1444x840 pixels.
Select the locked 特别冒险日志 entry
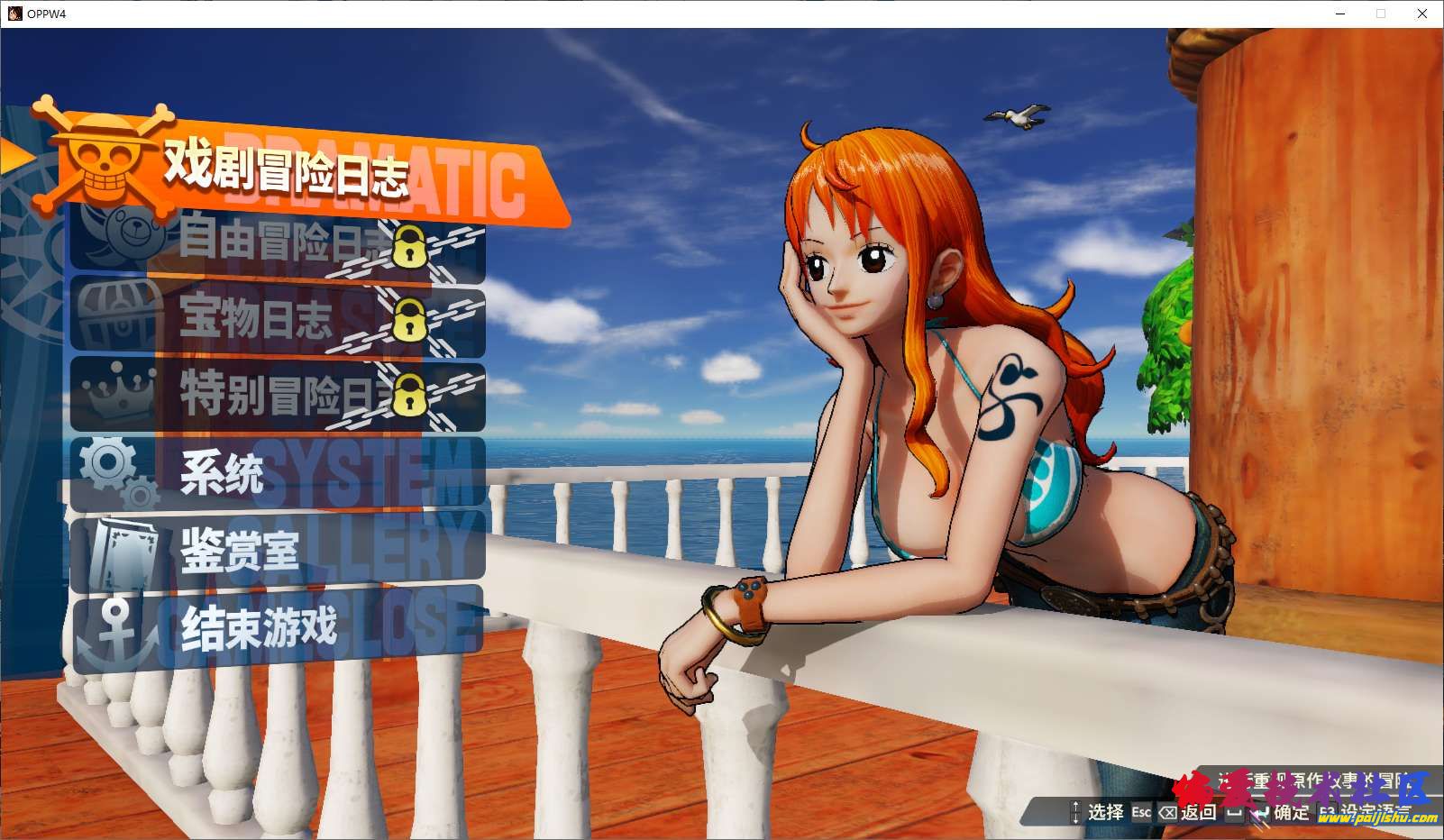point(278,395)
